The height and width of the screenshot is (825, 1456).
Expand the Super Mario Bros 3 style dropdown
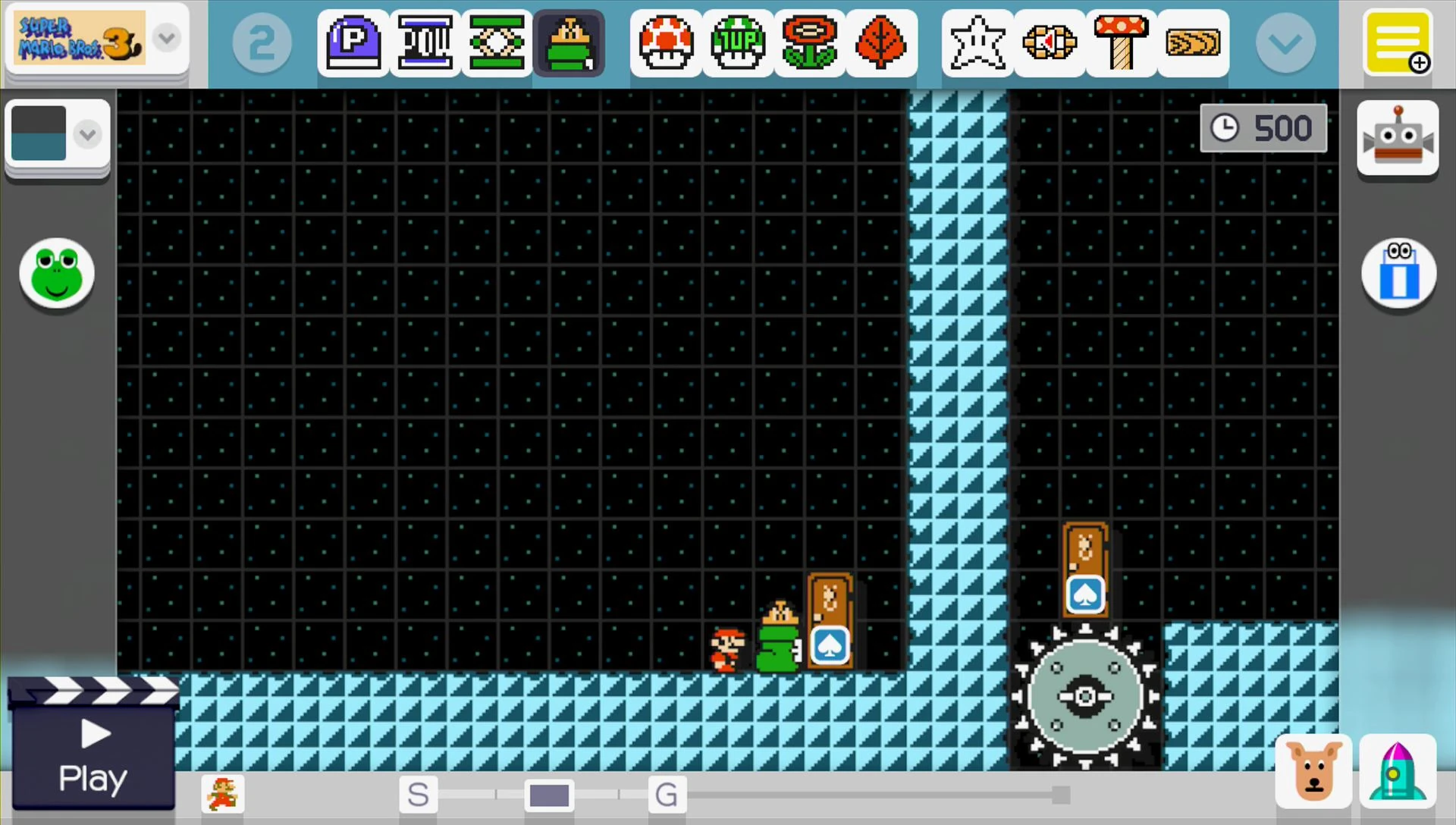click(x=166, y=38)
